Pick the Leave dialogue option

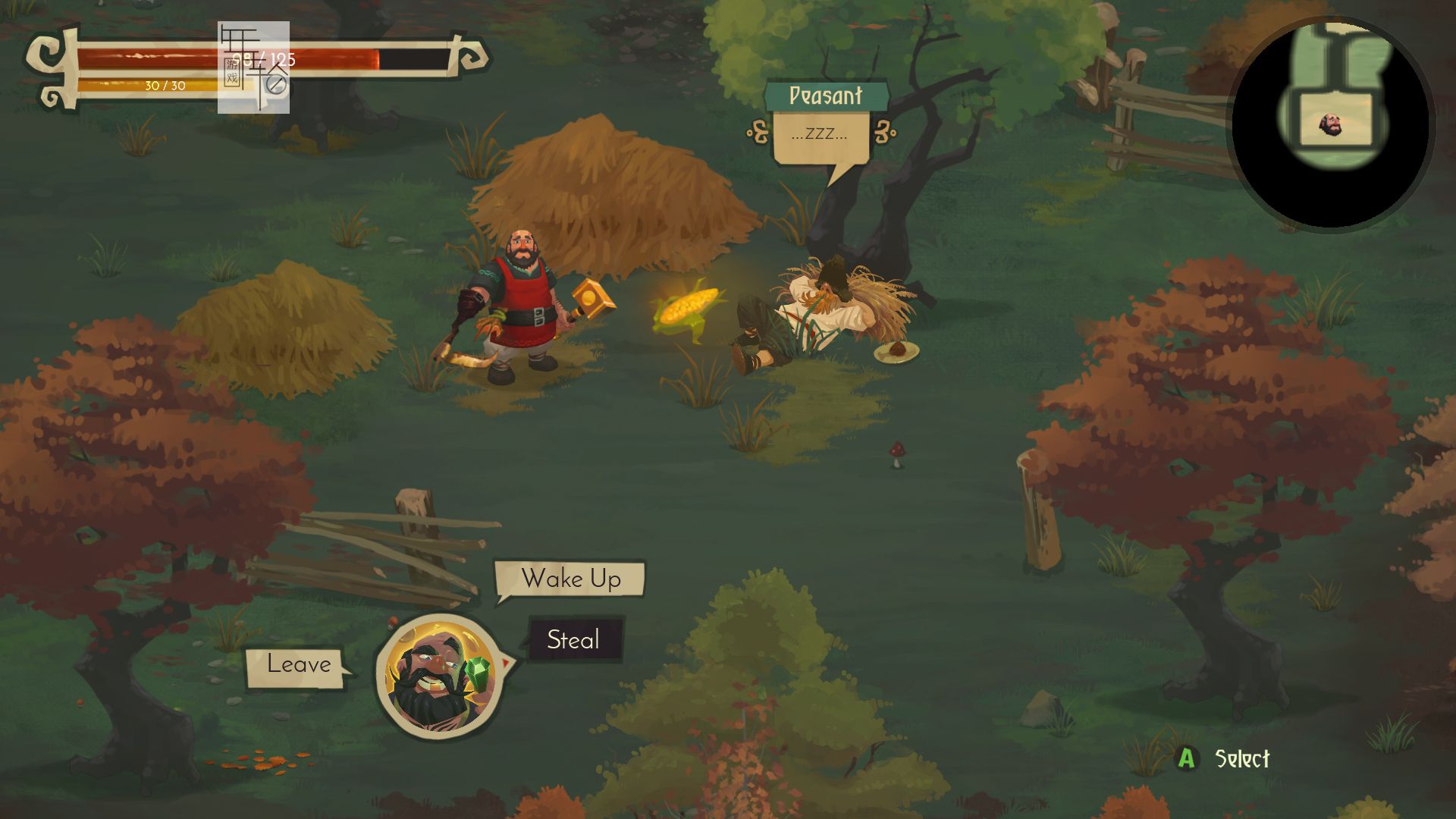297,665
